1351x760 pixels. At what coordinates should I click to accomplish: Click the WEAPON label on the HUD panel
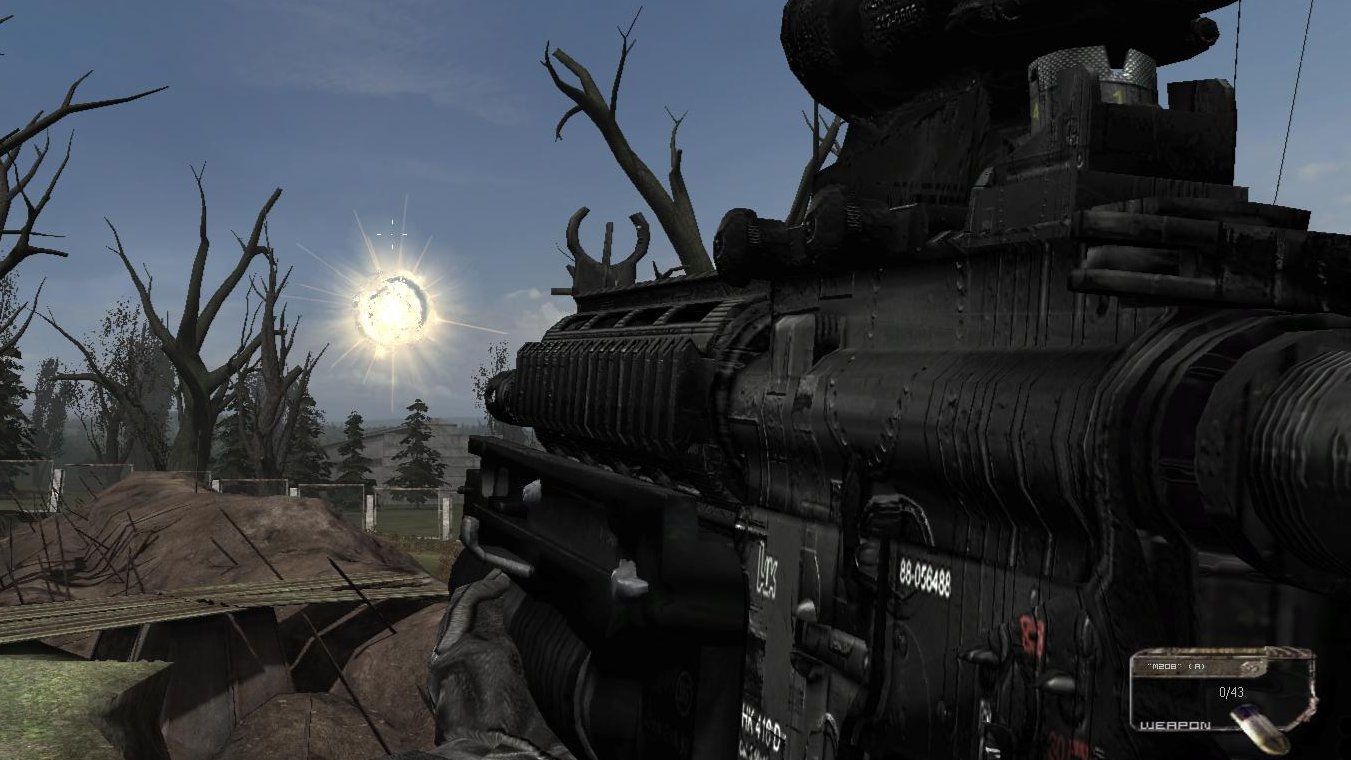click(x=1175, y=726)
